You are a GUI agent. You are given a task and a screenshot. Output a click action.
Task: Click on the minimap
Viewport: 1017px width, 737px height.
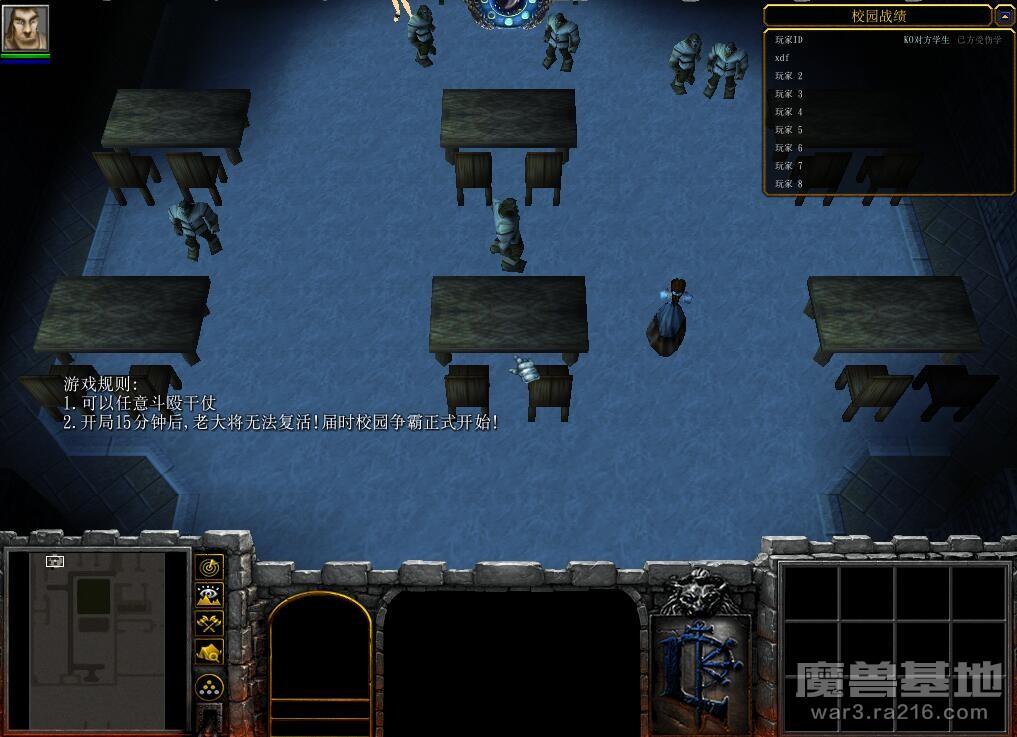(x=98, y=639)
